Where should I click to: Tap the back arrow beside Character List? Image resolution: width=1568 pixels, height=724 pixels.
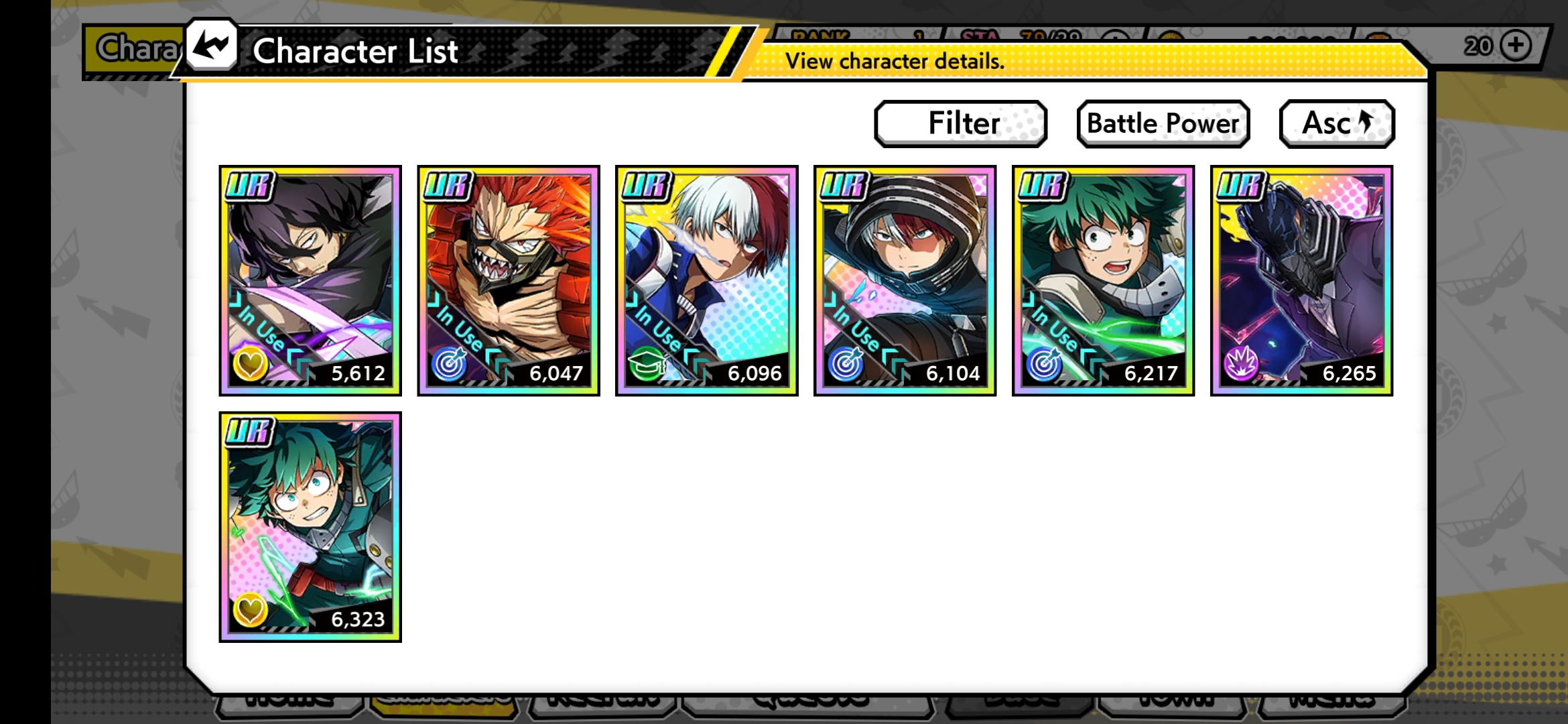(210, 48)
